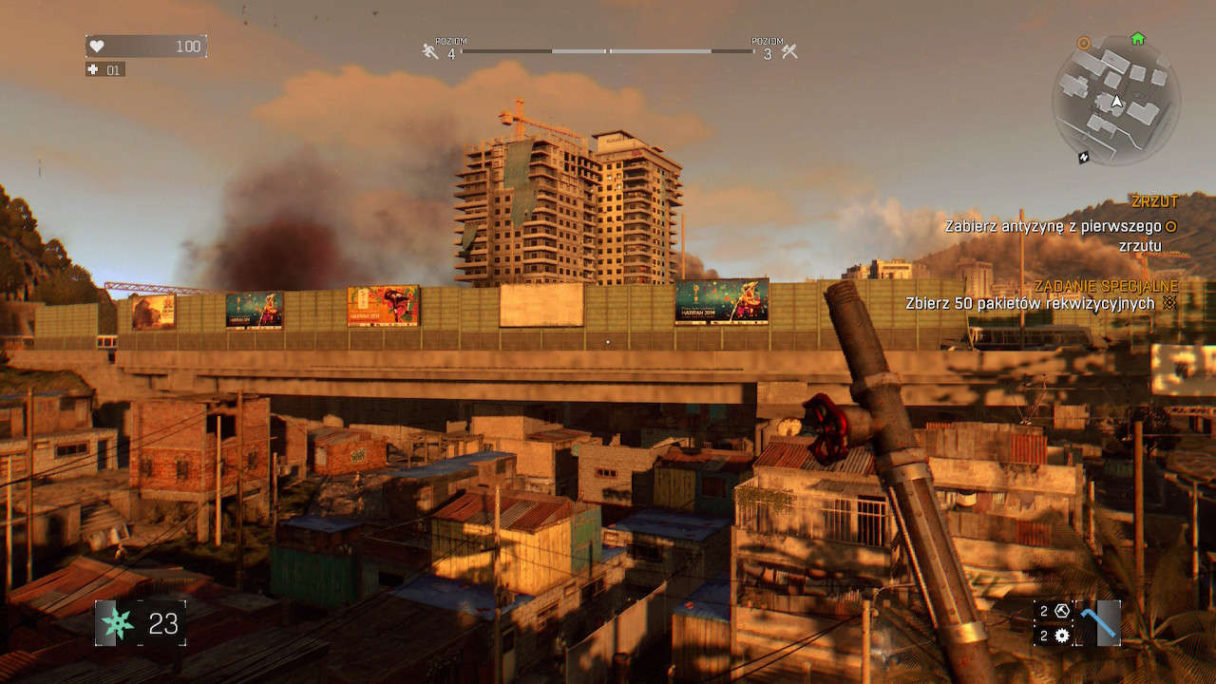Click the running figure agility level icon

[x=431, y=50]
